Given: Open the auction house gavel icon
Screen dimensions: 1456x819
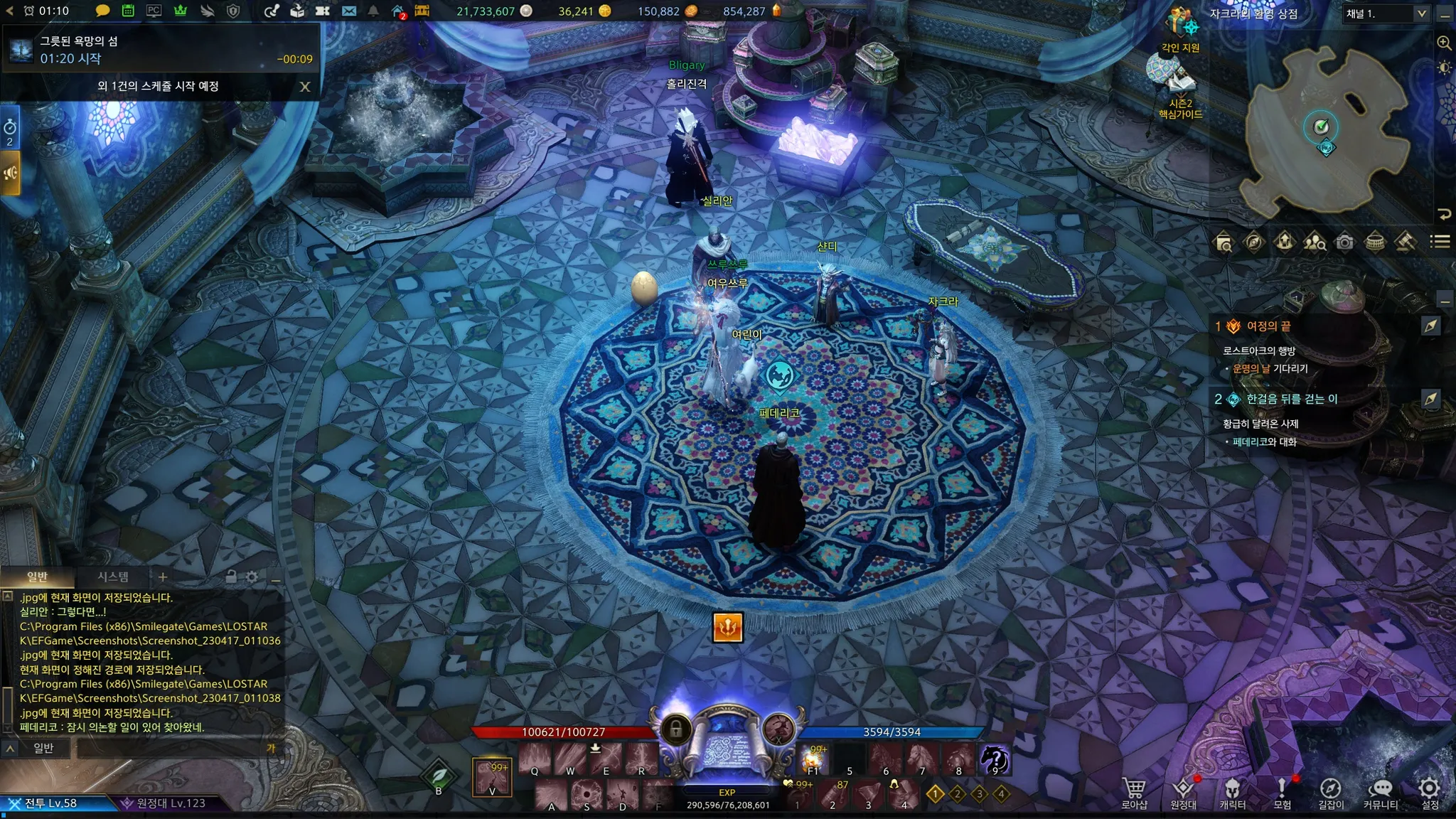Looking at the screenshot, I should pyautogui.click(x=1404, y=242).
